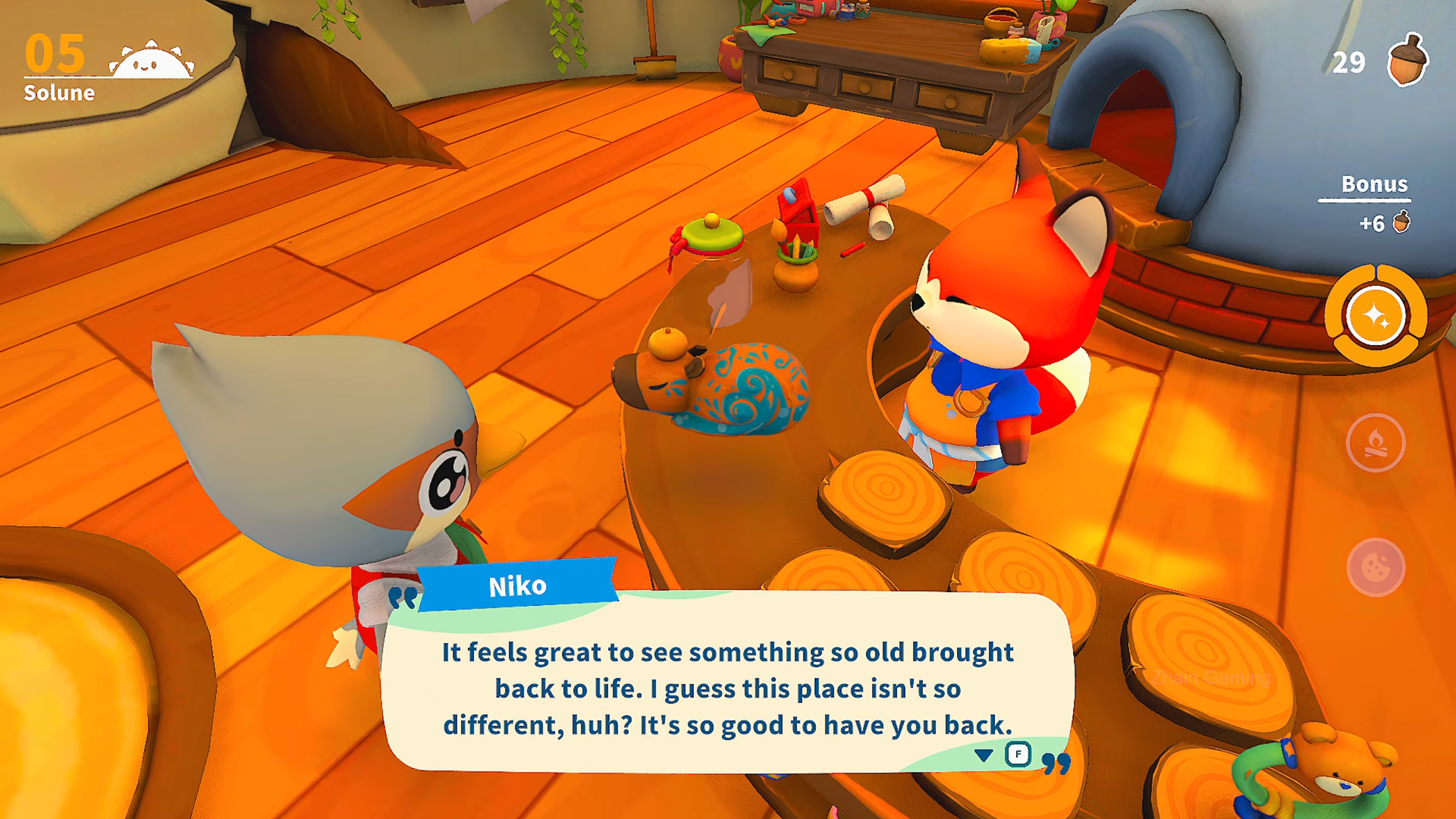1456x819 pixels.
Task: Choose the cookie ability icon
Action: coord(1375,567)
